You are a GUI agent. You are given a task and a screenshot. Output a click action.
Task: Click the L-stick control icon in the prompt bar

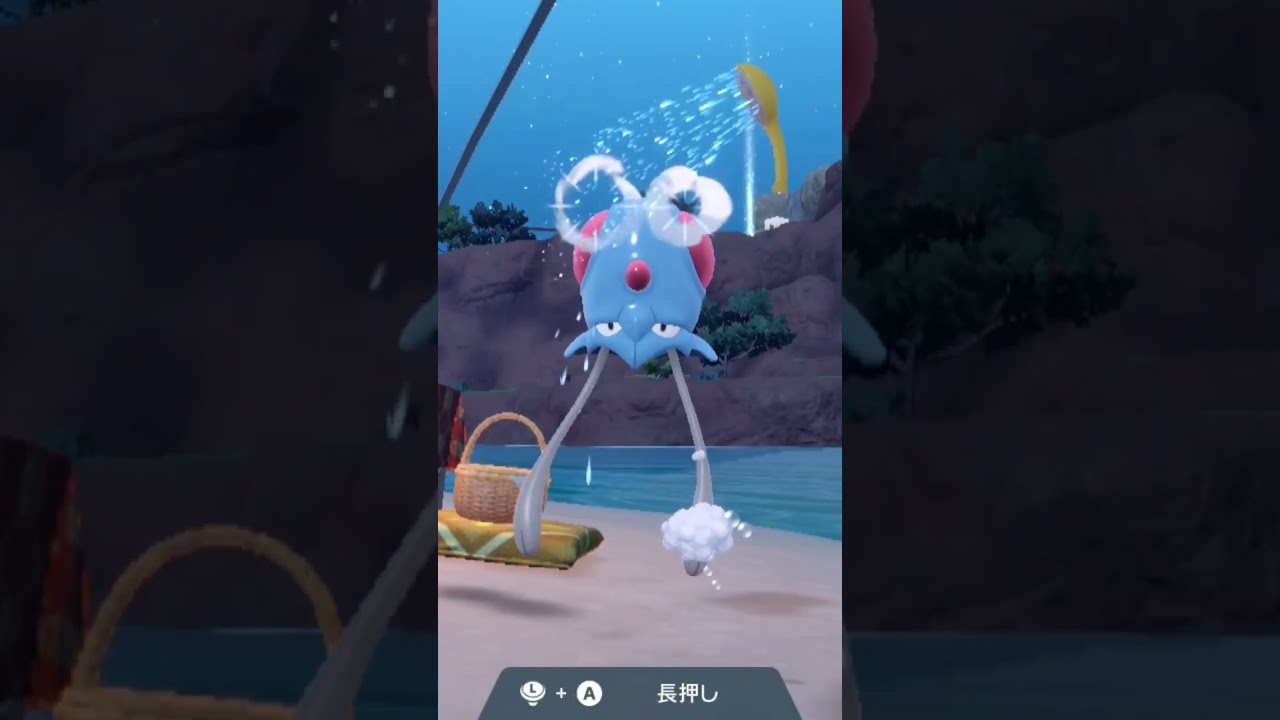point(532,692)
